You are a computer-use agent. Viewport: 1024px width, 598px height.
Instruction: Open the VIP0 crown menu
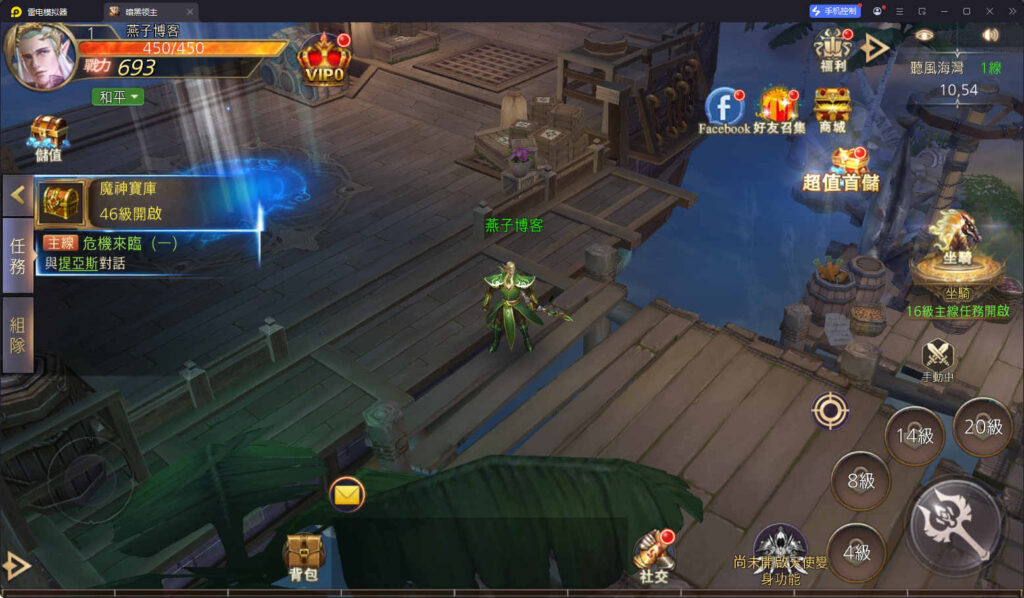point(323,60)
